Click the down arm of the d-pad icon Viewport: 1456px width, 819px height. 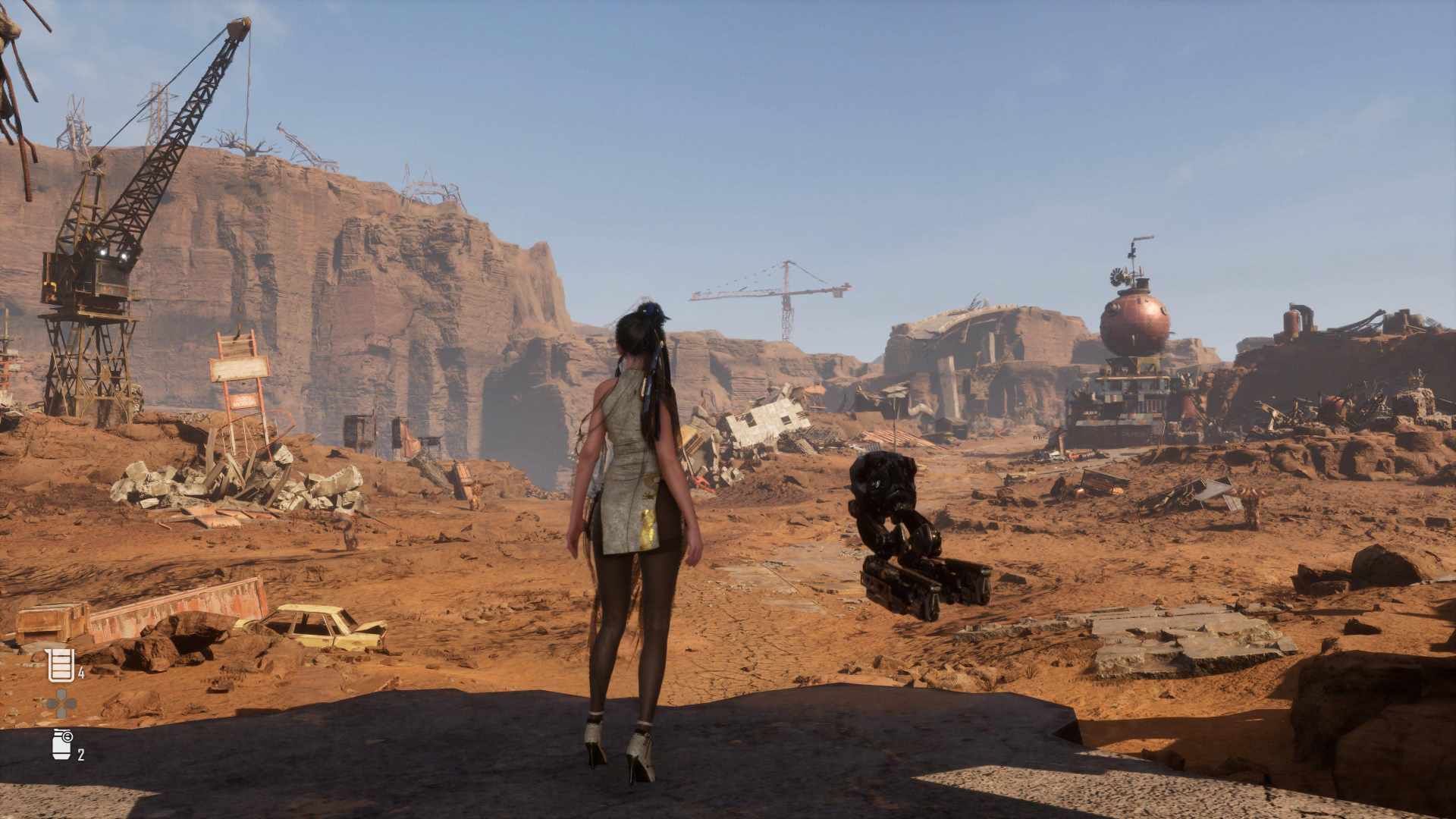click(60, 713)
